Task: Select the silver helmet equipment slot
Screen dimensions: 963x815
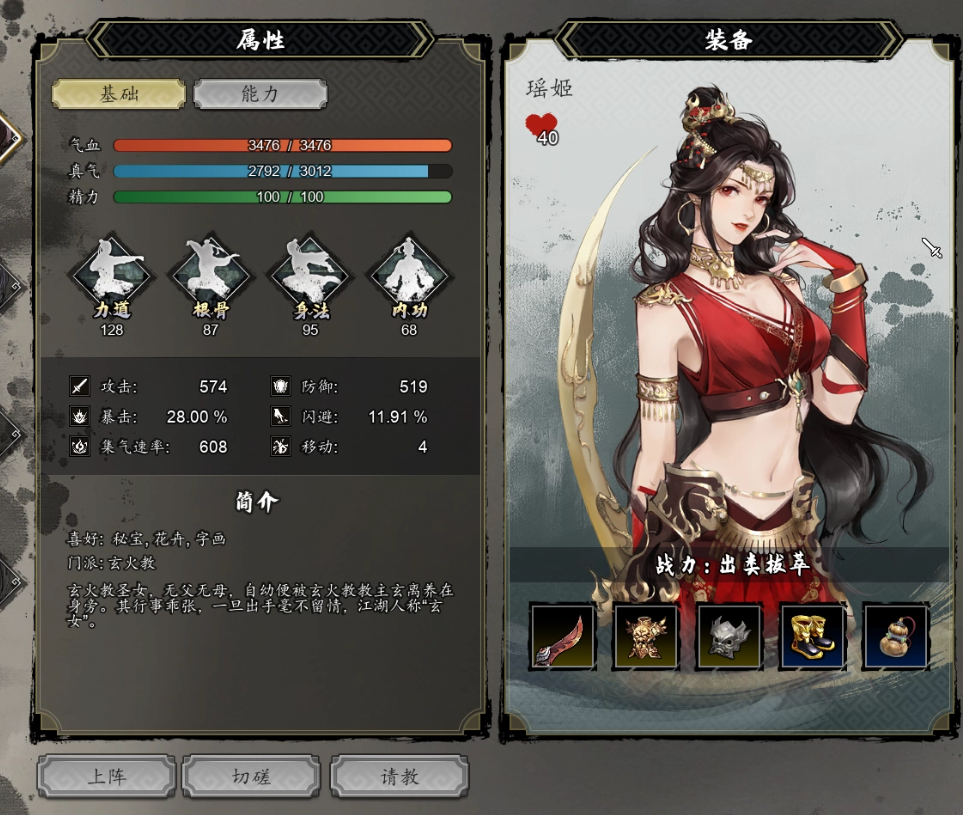Action: pos(729,636)
